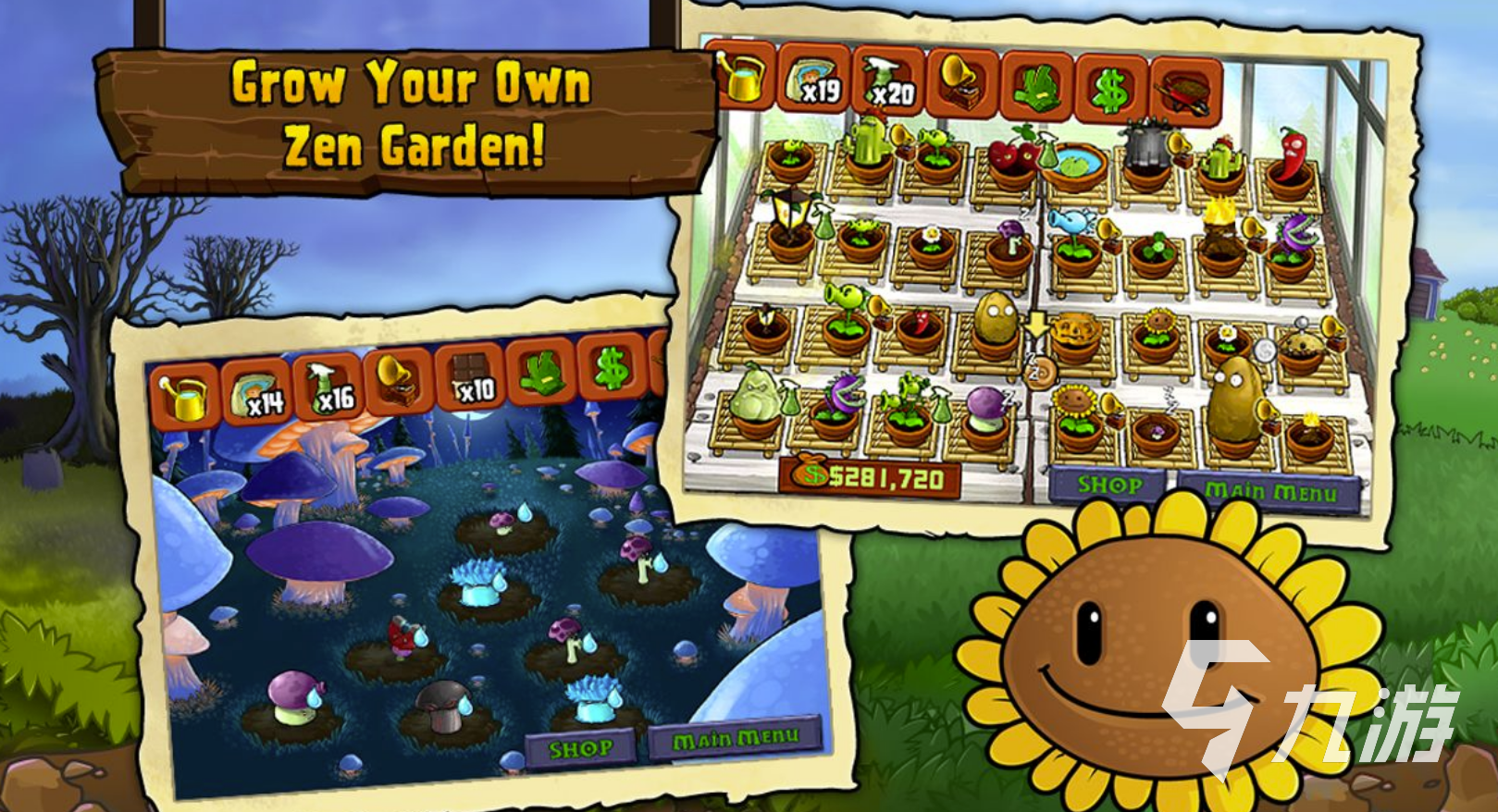
Task: Choose the x16 bug spray bottle
Action: (x=328, y=388)
